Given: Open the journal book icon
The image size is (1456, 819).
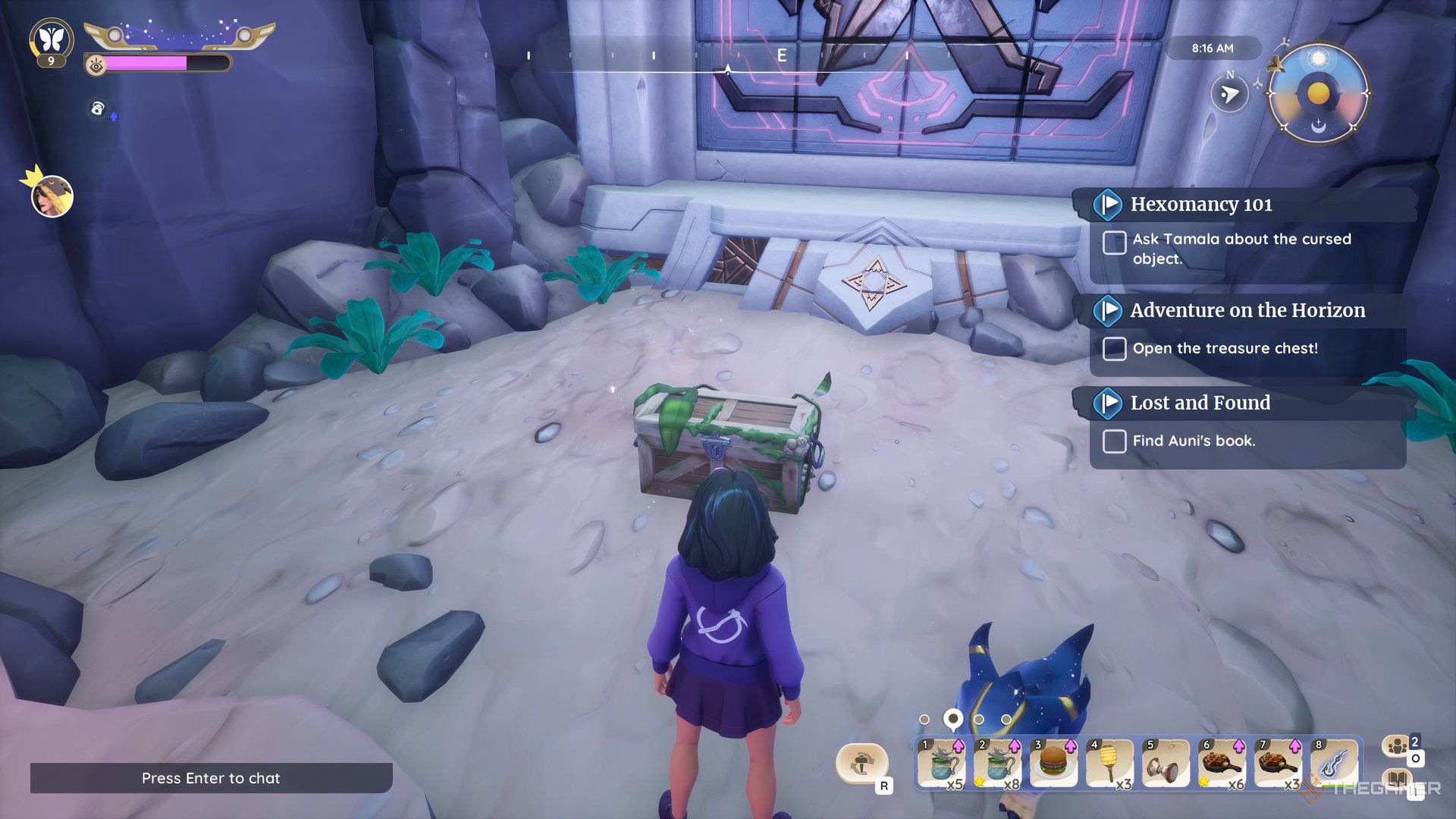Looking at the screenshot, I should point(1397,781).
